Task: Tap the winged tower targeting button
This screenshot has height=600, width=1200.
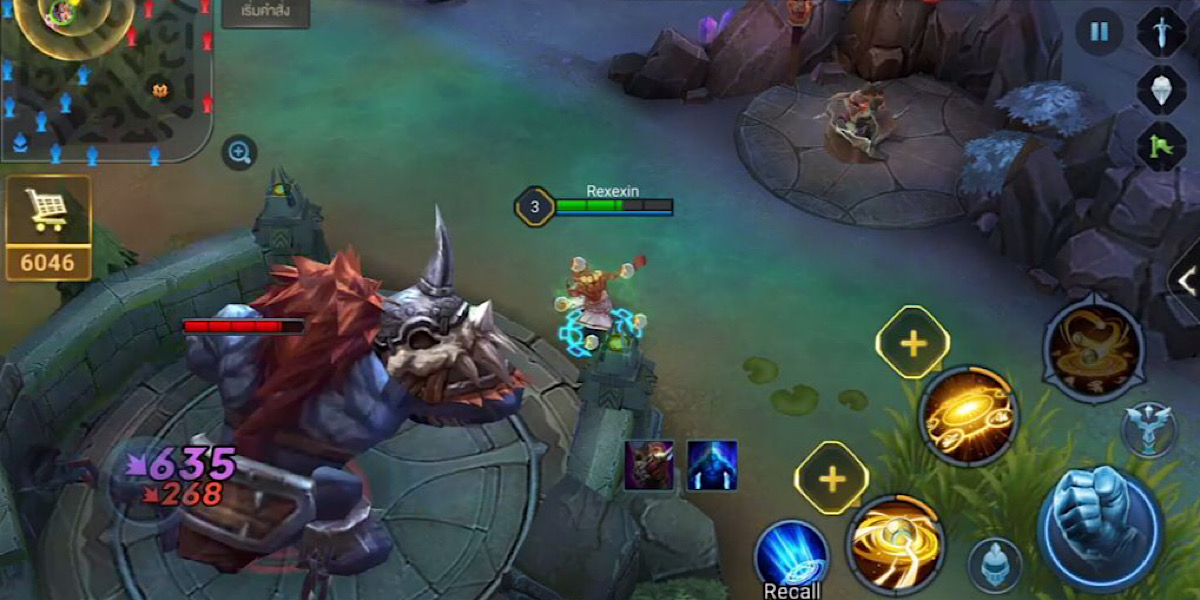Action: (x=1148, y=428)
